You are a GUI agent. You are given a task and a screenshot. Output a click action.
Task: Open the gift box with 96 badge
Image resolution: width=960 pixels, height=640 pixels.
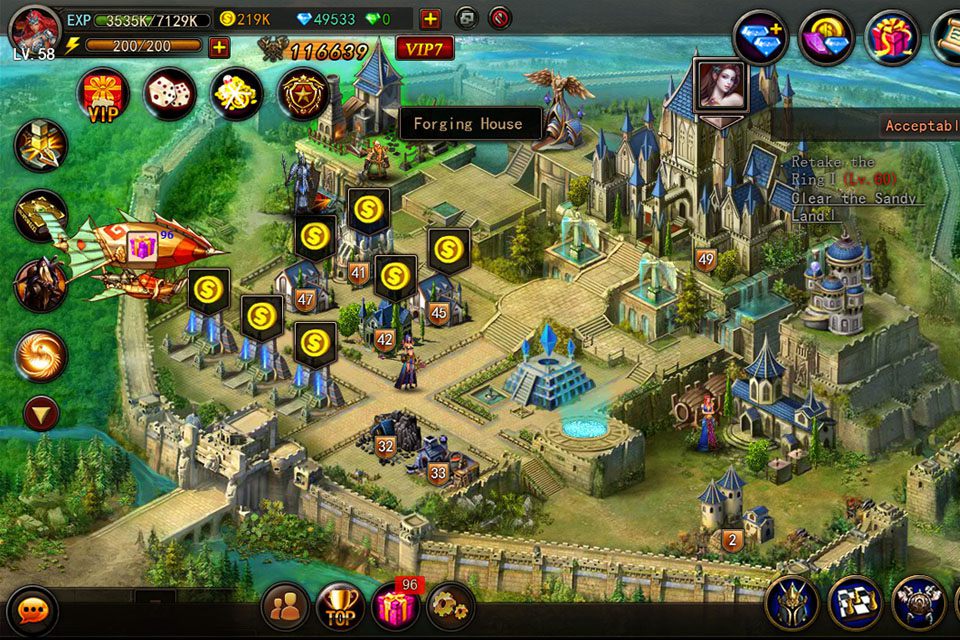pos(395,606)
